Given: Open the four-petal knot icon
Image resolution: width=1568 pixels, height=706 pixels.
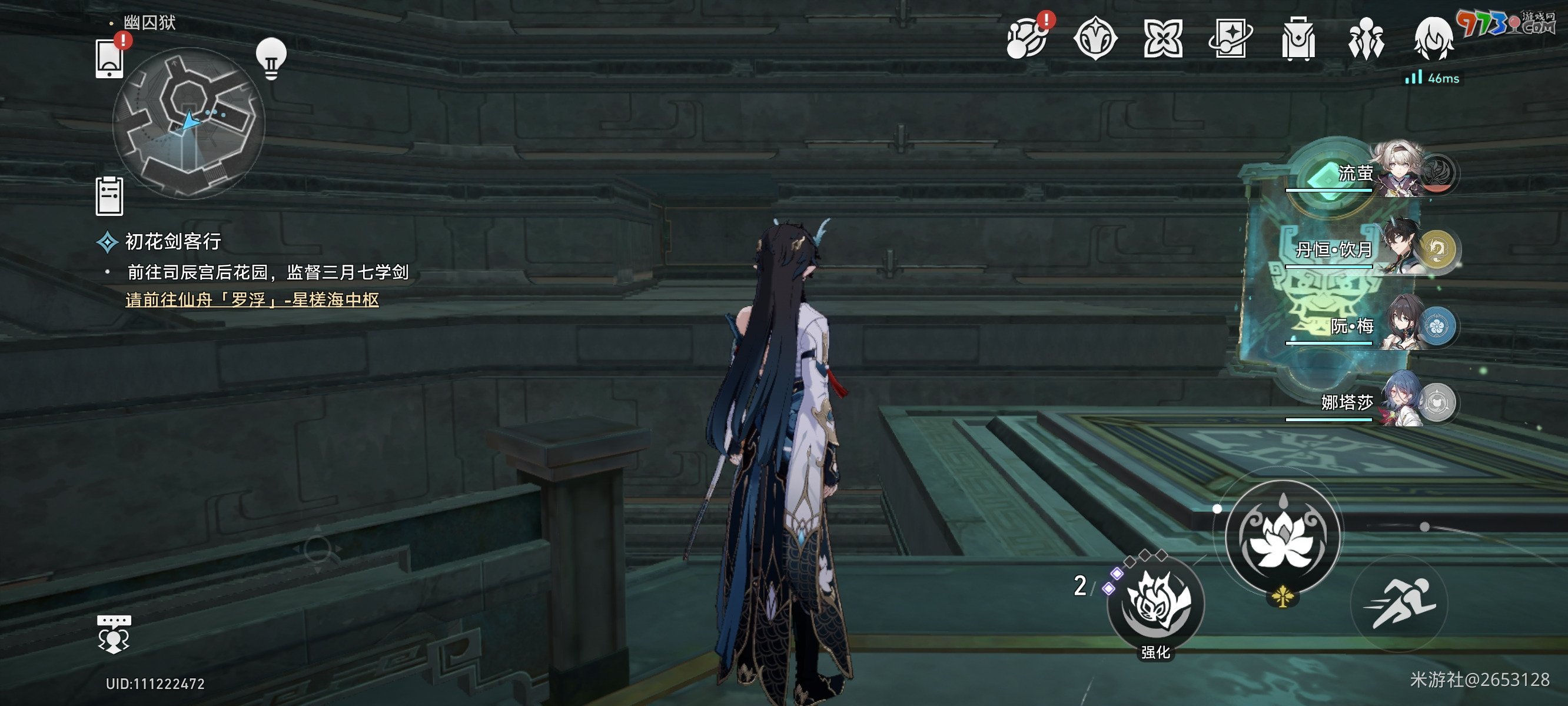Looking at the screenshot, I should click(x=1162, y=39).
